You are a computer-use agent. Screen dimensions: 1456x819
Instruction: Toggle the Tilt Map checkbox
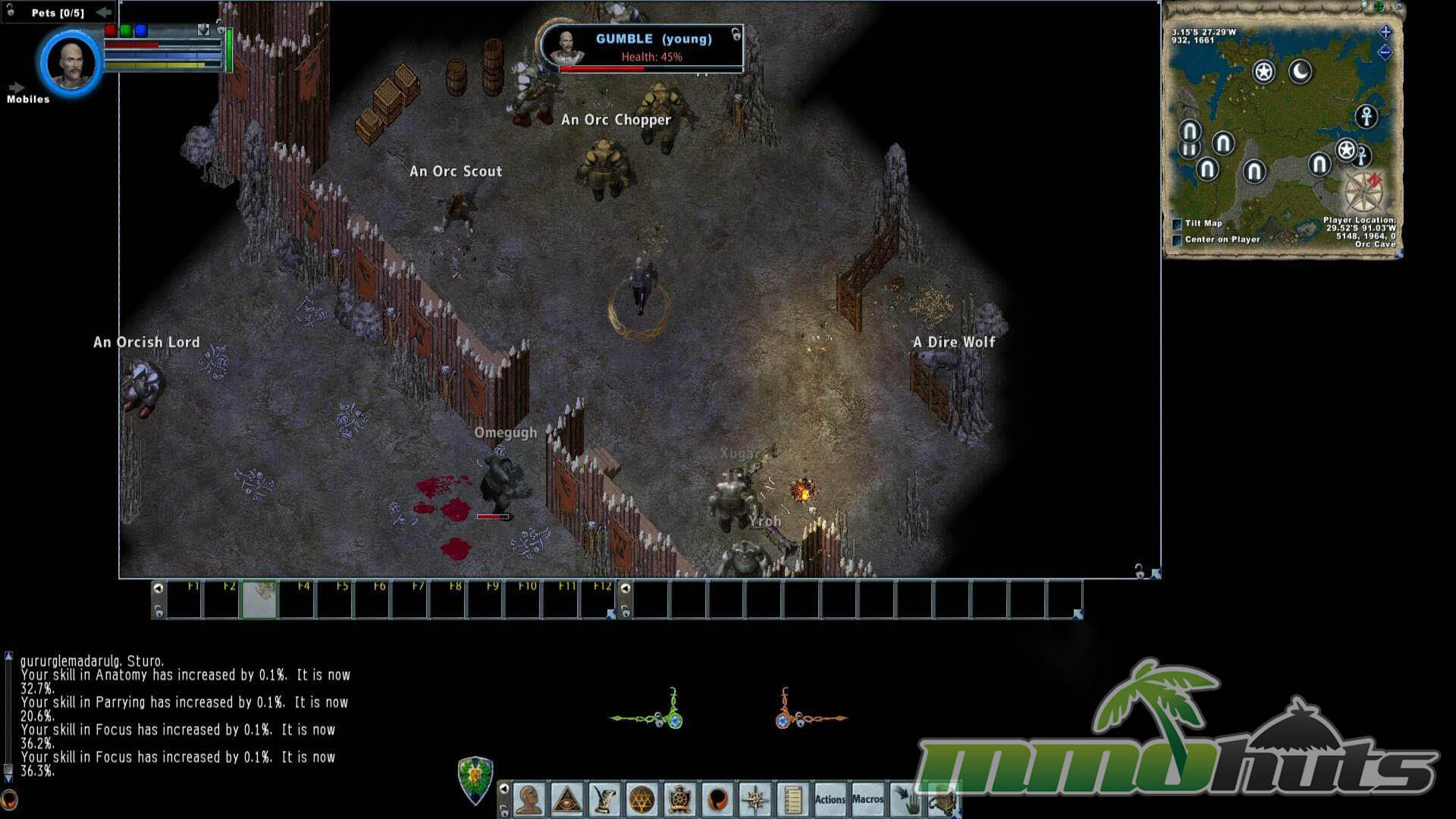tap(1178, 224)
